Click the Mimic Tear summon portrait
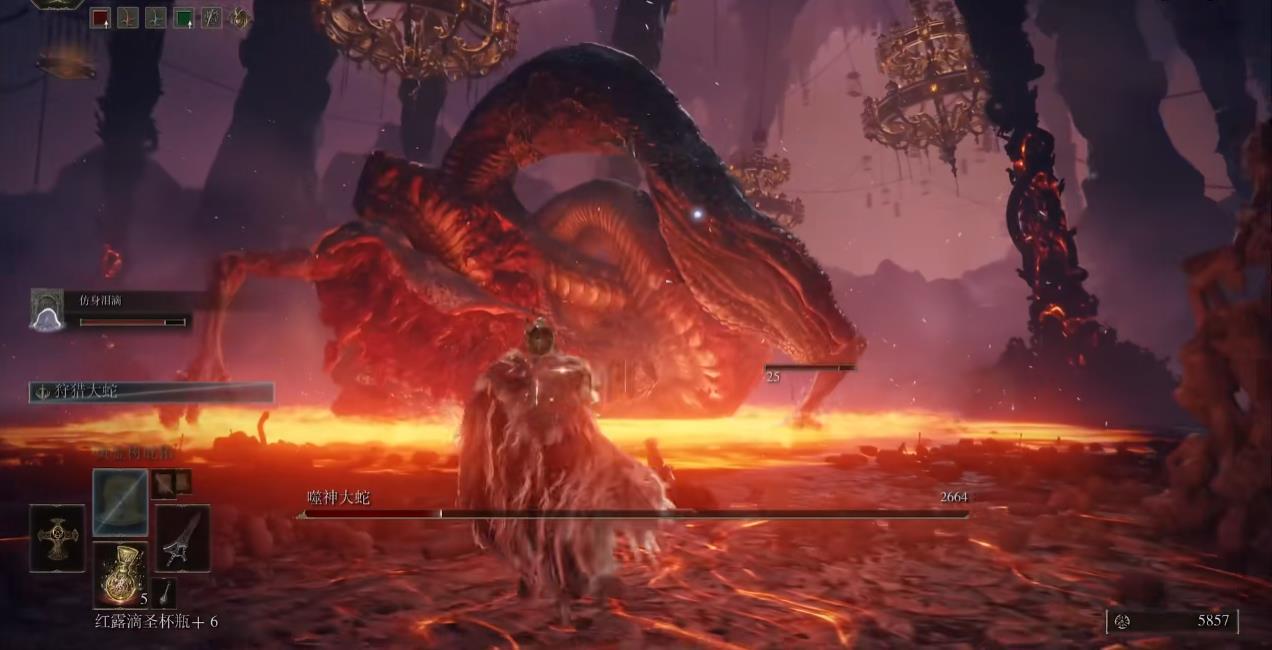The width and height of the screenshot is (1272, 650). coord(47,310)
